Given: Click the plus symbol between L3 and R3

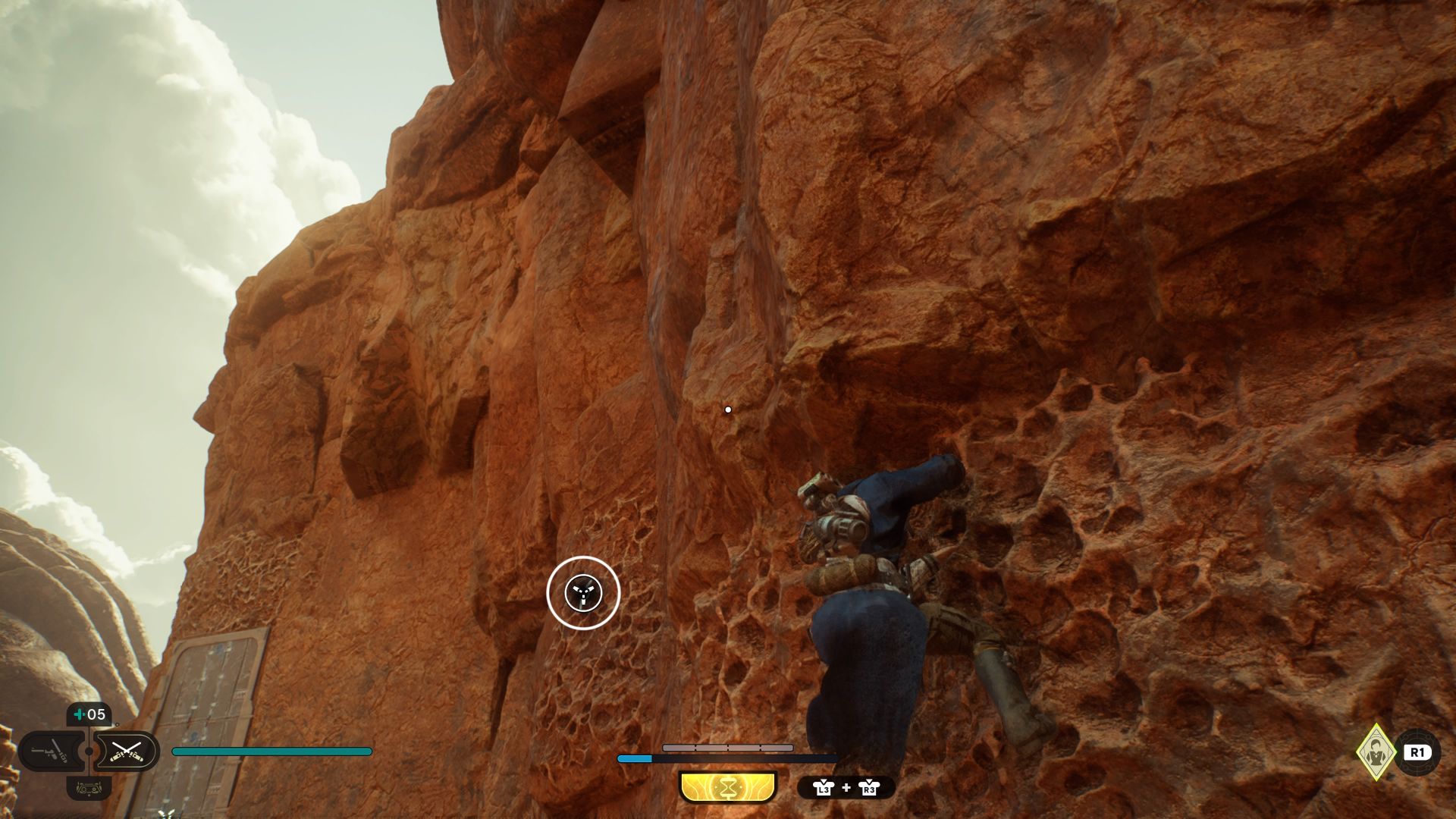Looking at the screenshot, I should 846,788.
